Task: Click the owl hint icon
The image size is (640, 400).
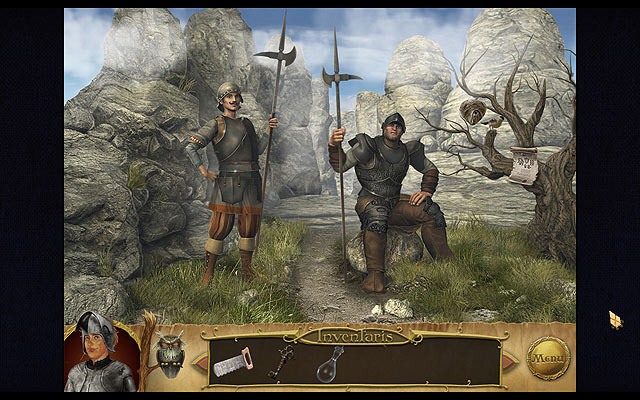Action: coord(171,355)
